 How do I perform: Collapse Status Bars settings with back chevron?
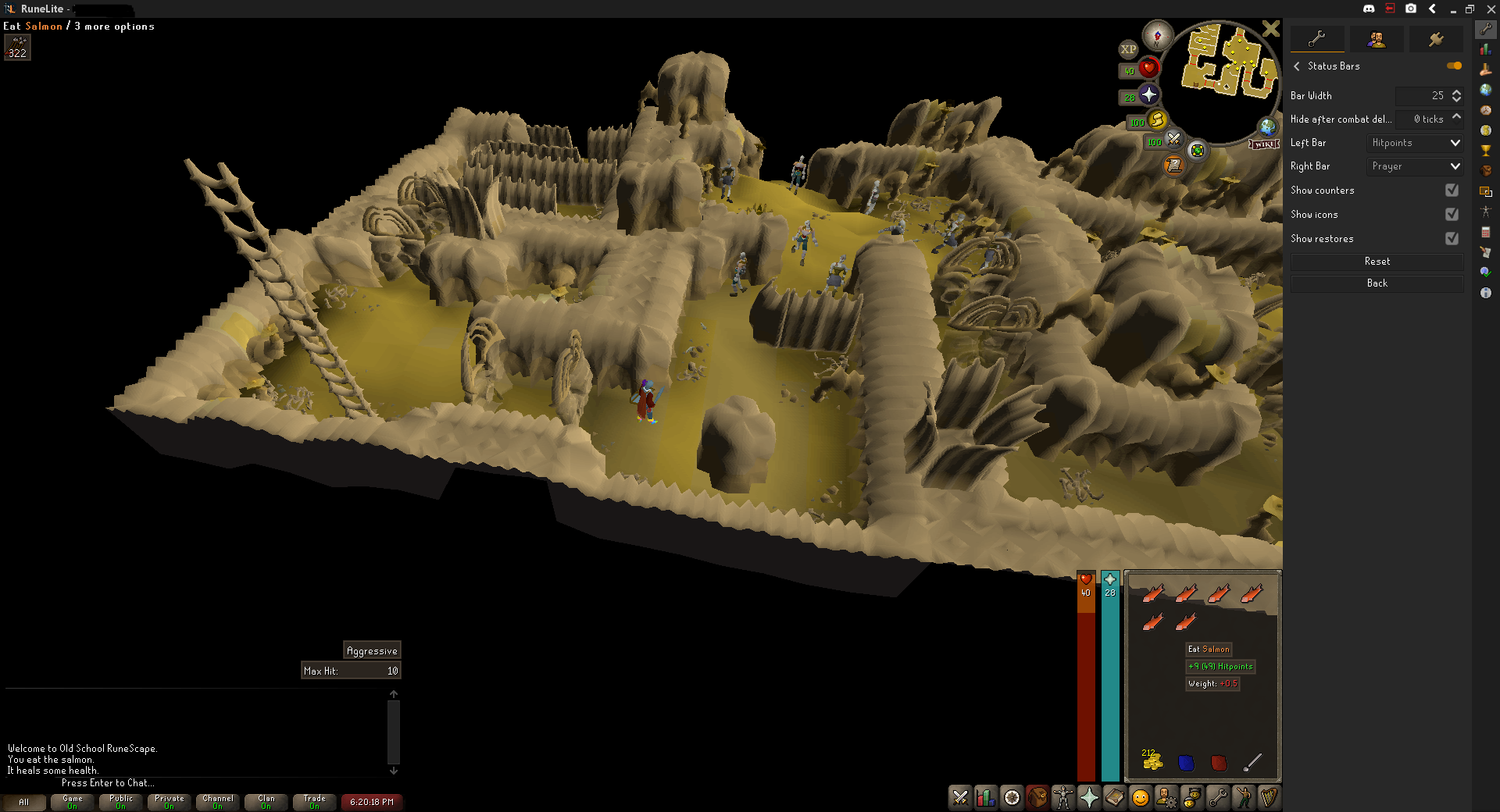coord(1297,66)
